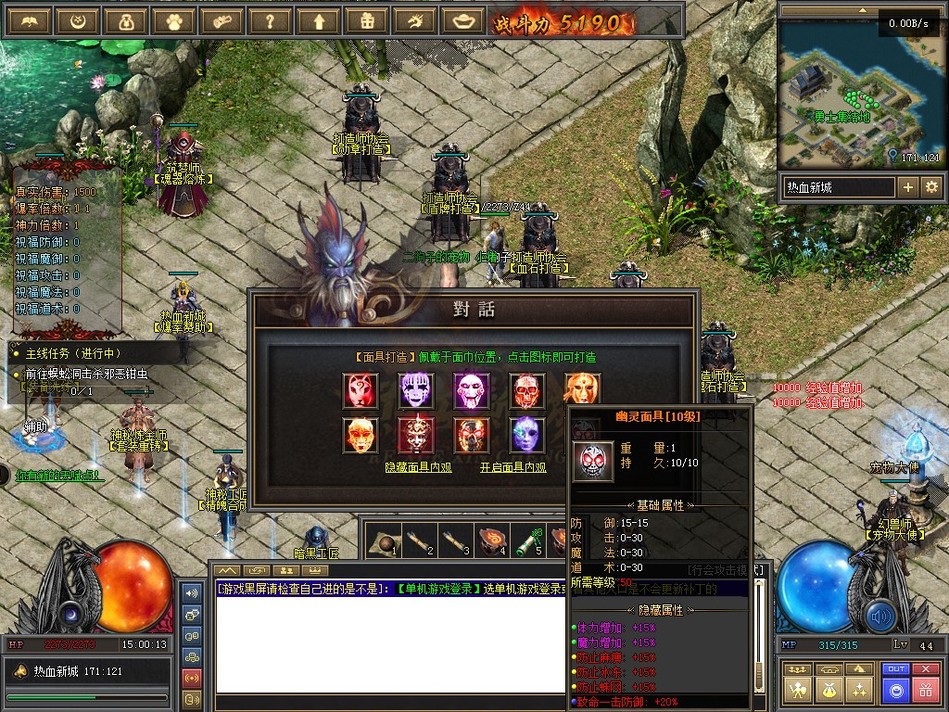This screenshot has height=712, width=949.
Task: Pick the purple half-face mask
Action: click(526, 434)
